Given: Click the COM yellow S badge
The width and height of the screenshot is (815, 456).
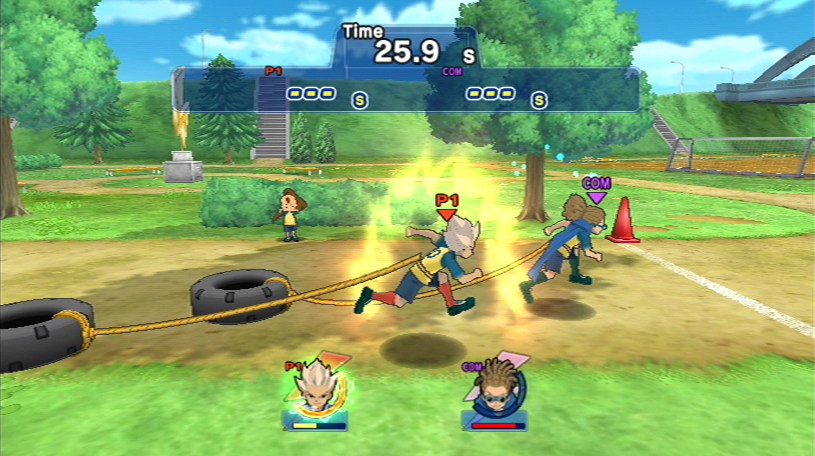Looking at the screenshot, I should (539, 100).
